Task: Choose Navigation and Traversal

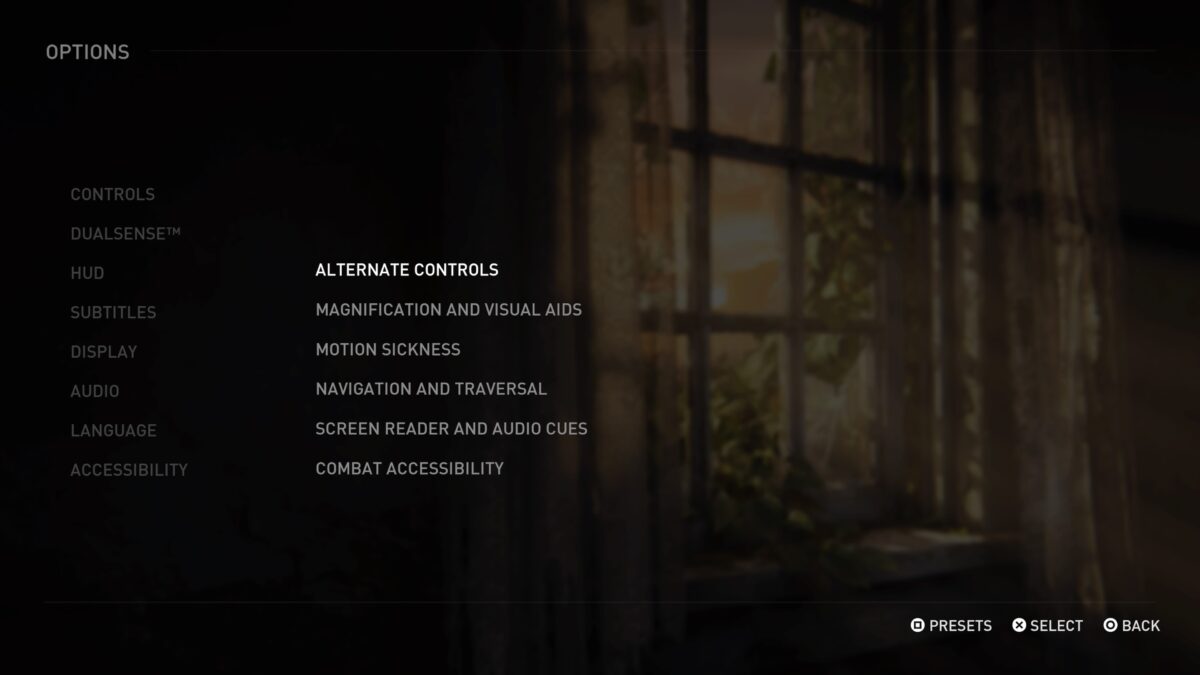Action: tap(431, 389)
